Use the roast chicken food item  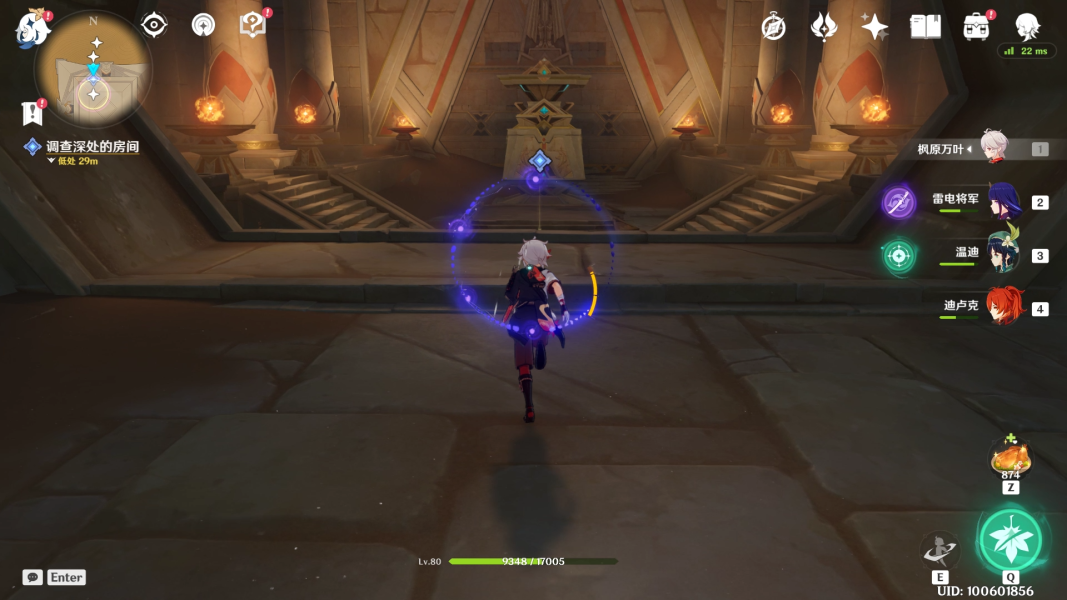1010,458
